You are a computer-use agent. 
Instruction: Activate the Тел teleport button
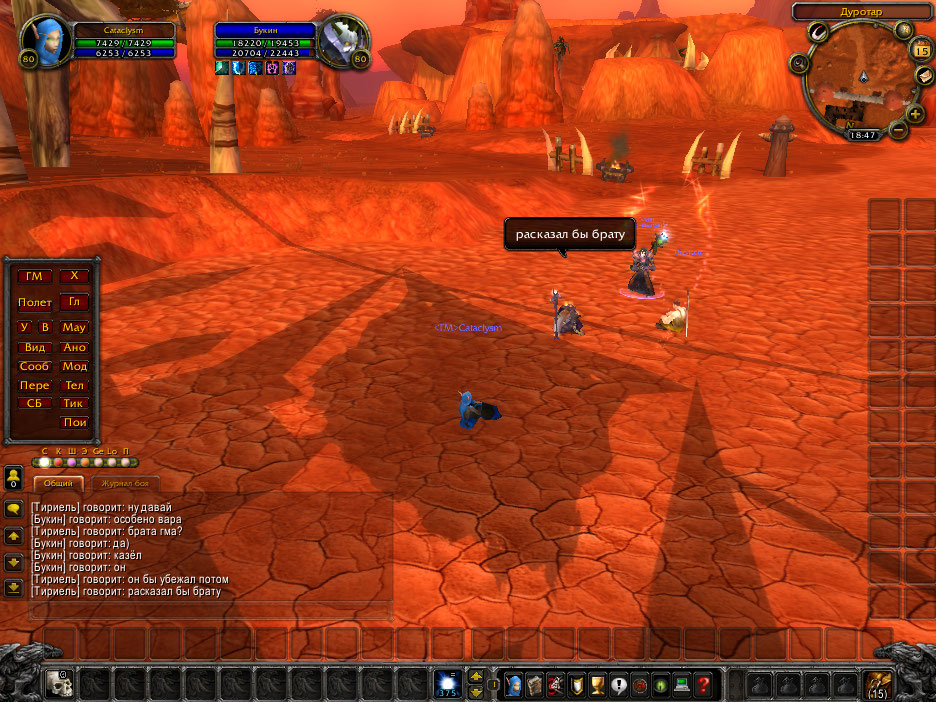(74, 385)
